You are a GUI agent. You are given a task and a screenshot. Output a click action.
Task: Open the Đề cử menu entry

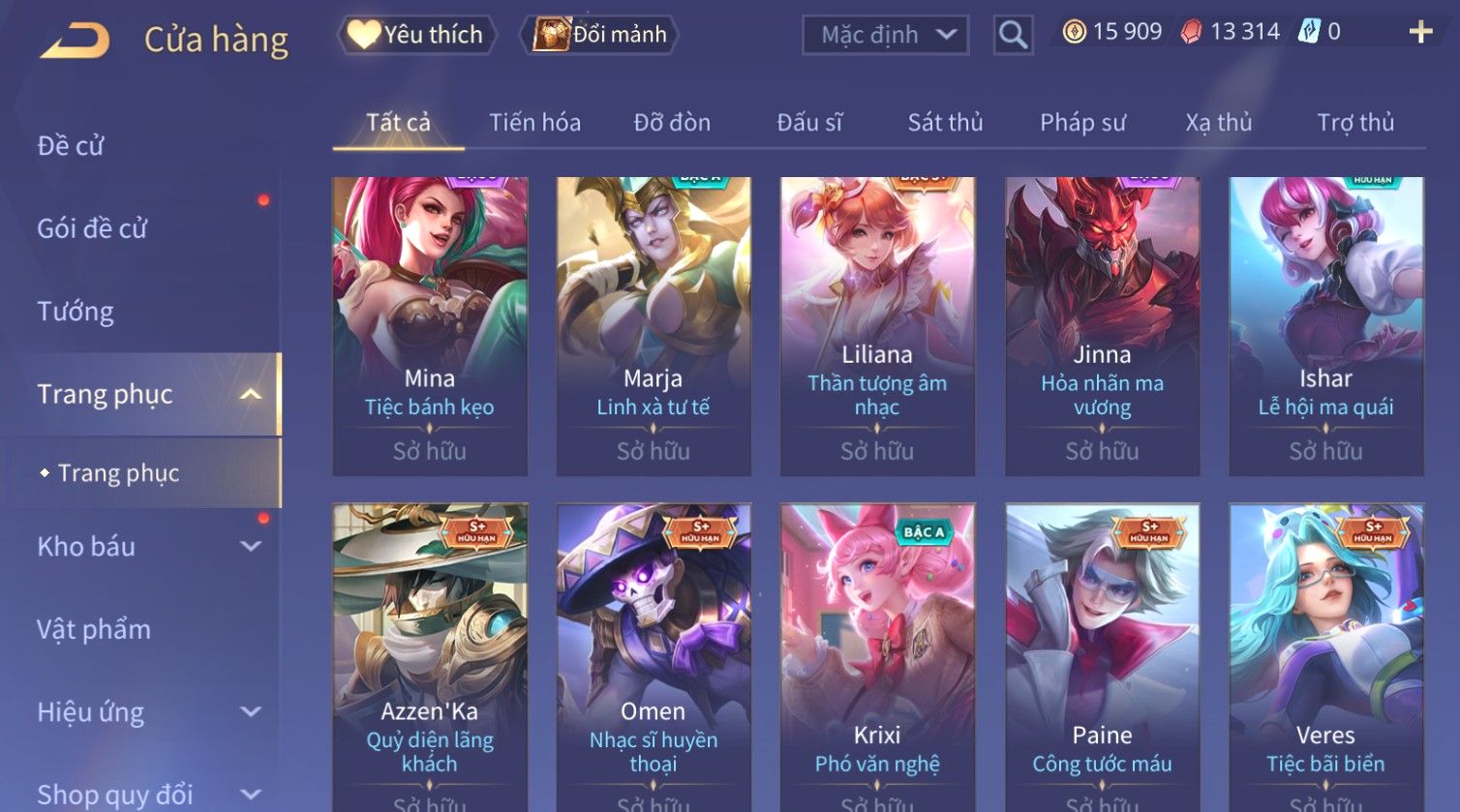click(71, 146)
